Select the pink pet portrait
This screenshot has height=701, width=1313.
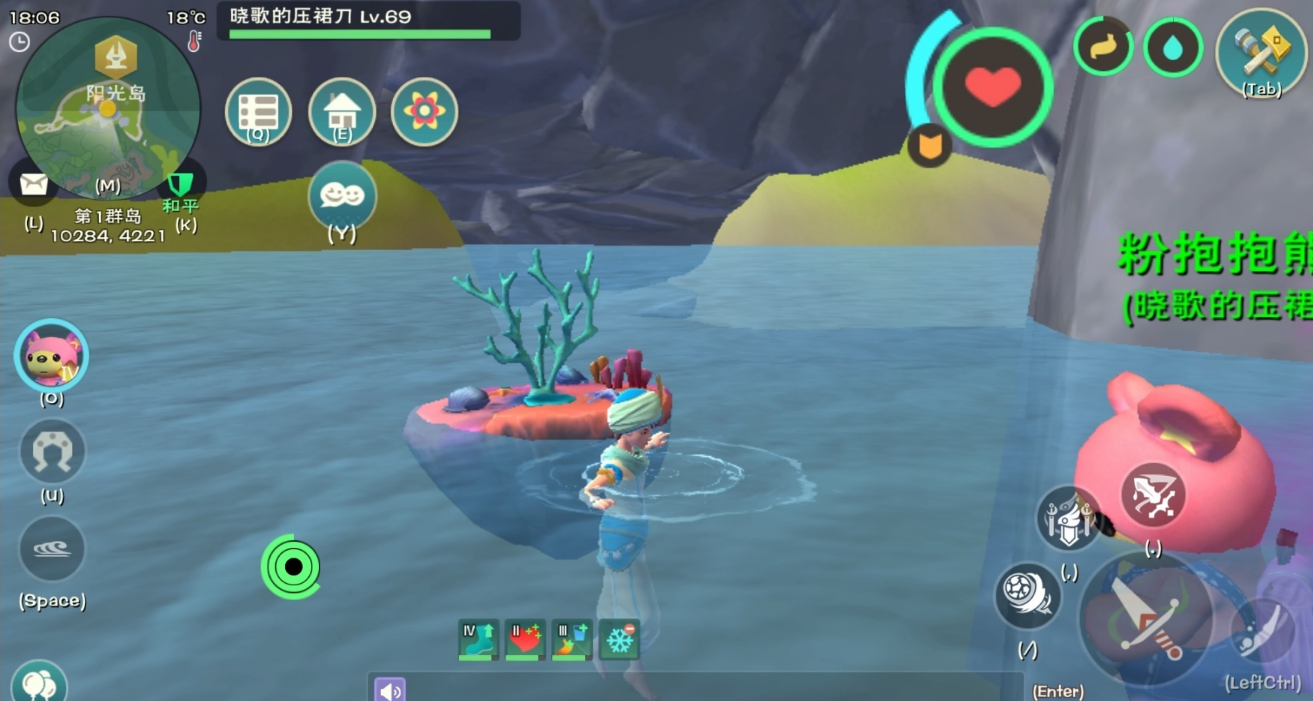point(51,357)
